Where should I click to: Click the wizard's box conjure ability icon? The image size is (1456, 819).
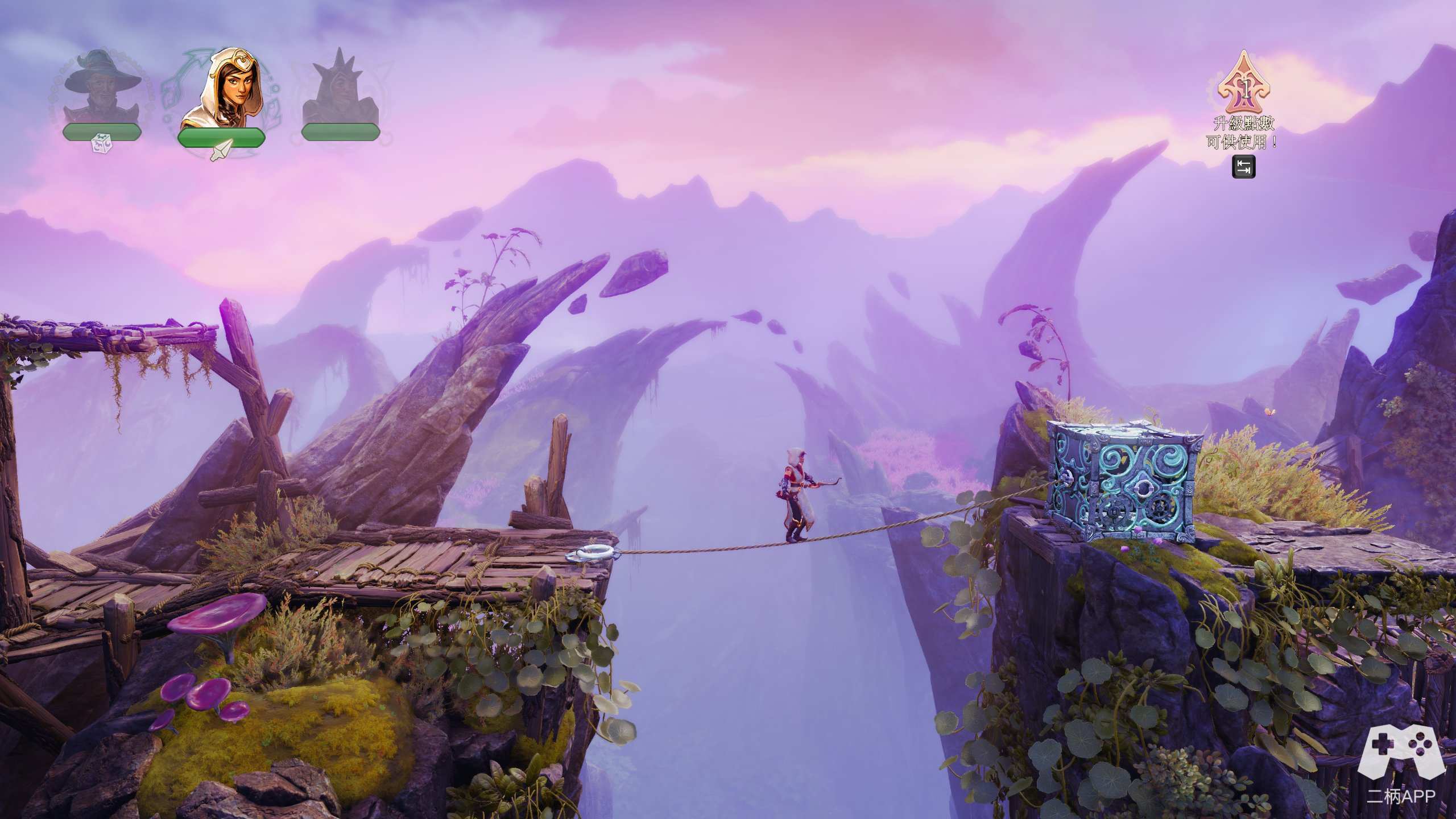[x=102, y=143]
